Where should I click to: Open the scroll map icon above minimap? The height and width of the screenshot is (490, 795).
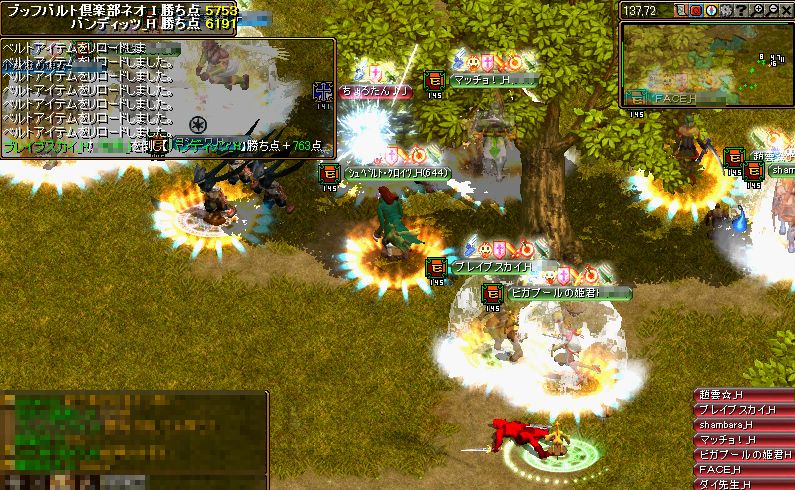(682, 10)
